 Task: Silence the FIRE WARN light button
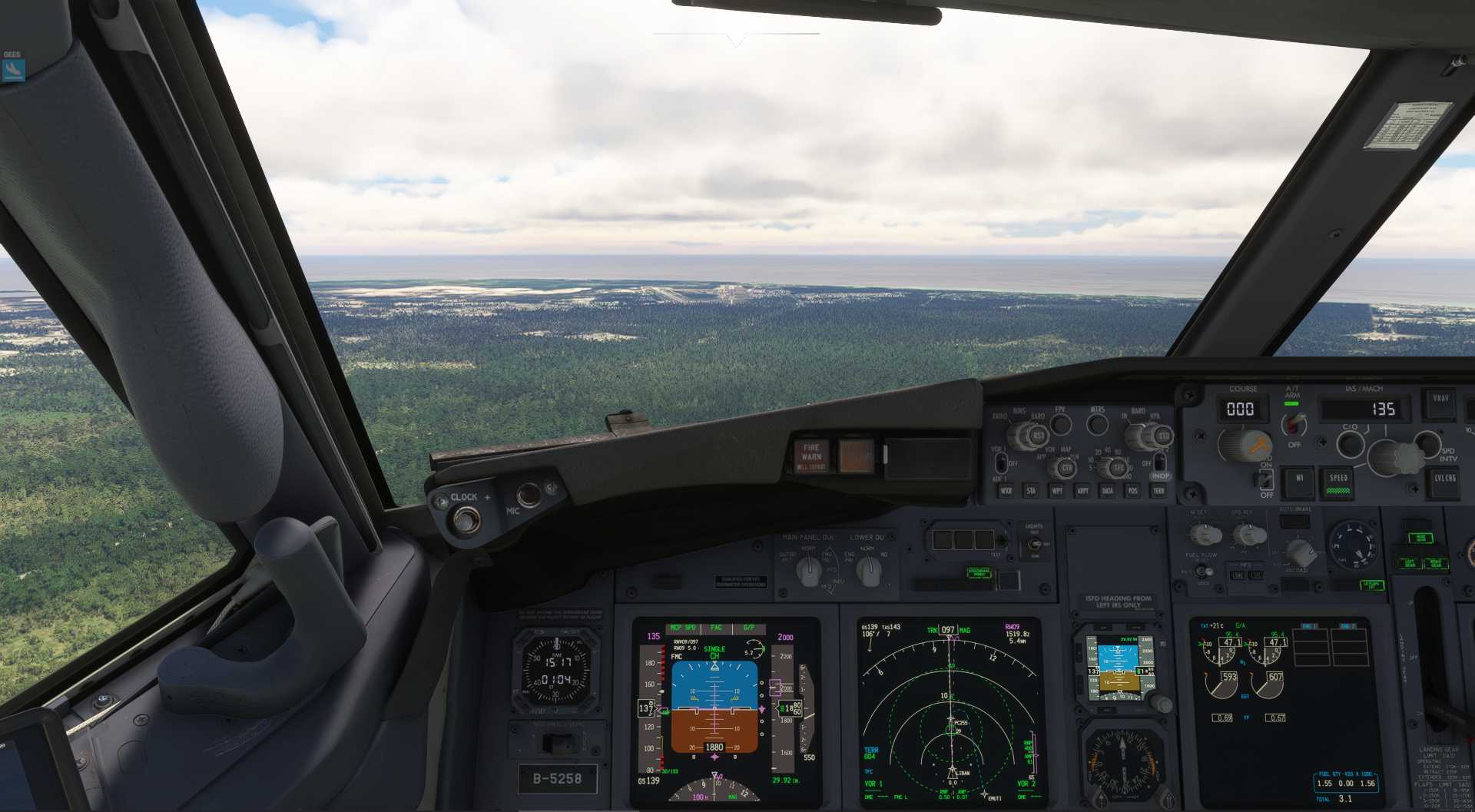(x=811, y=456)
